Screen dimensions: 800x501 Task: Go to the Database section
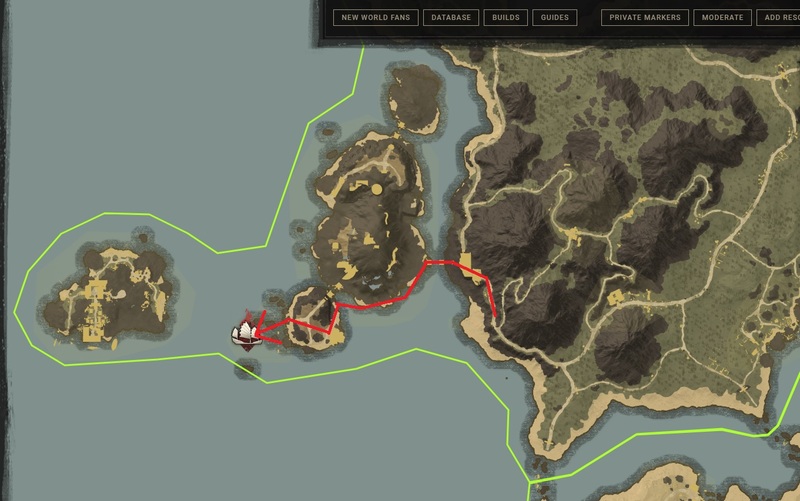pyautogui.click(x=450, y=18)
